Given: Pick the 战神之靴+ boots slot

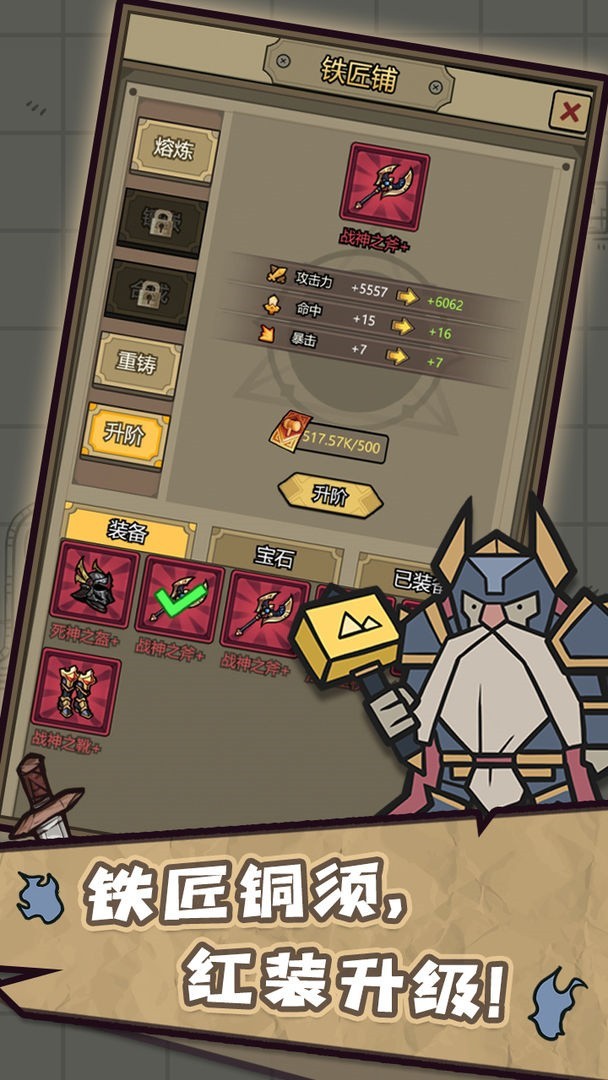Looking at the screenshot, I should pyautogui.click(x=76, y=691).
